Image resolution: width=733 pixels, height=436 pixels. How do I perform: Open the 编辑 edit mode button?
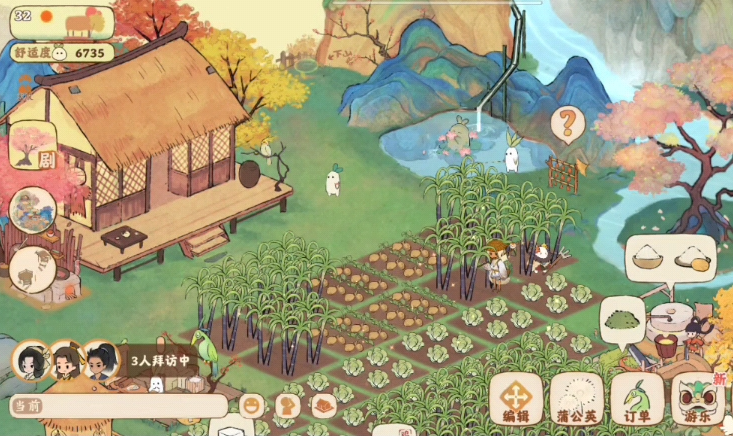pyautogui.click(x=516, y=398)
